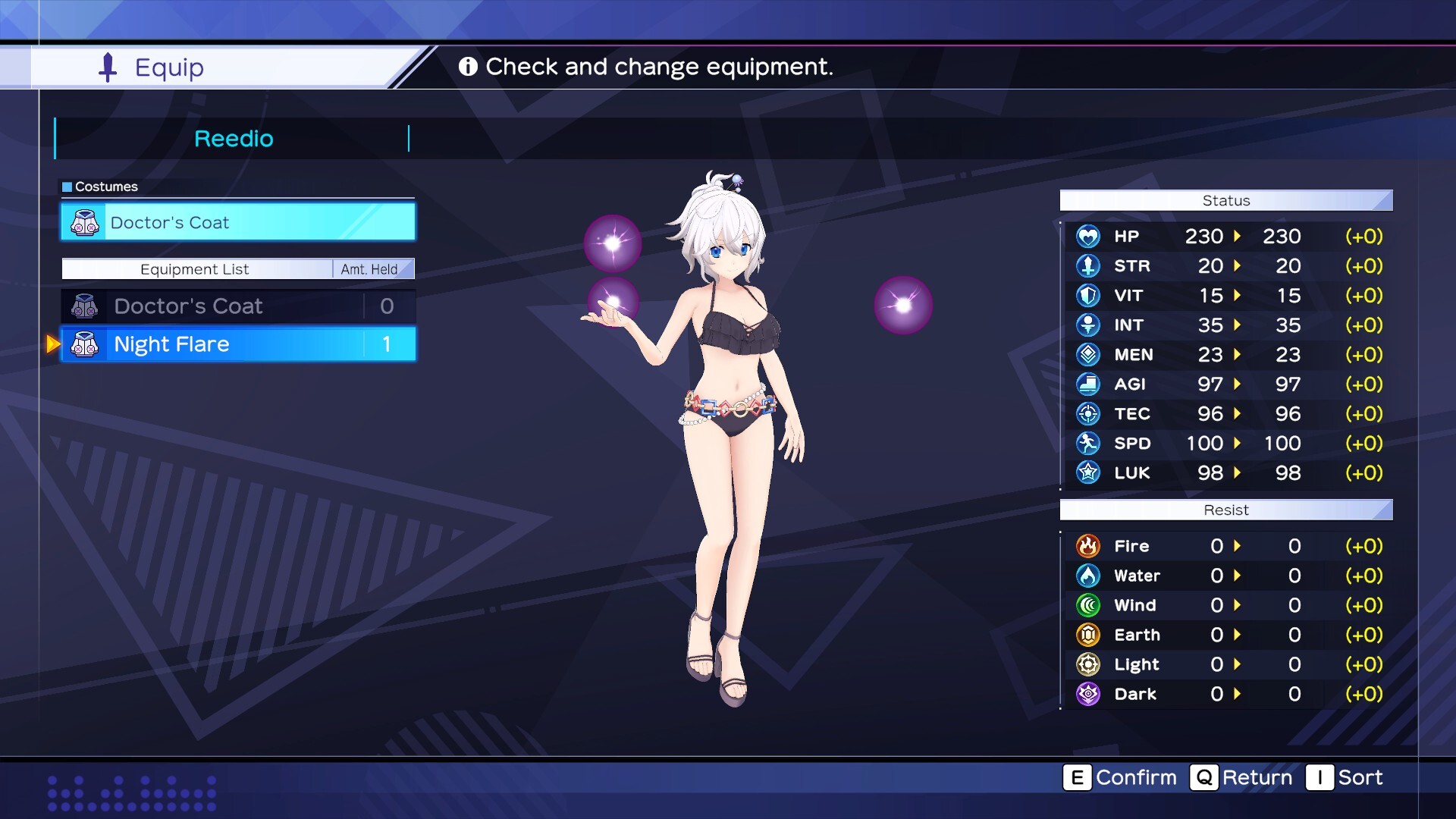Viewport: 1456px width, 819px height.
Task: Click the Night Flare costume icon
Action: pos(85,344)
